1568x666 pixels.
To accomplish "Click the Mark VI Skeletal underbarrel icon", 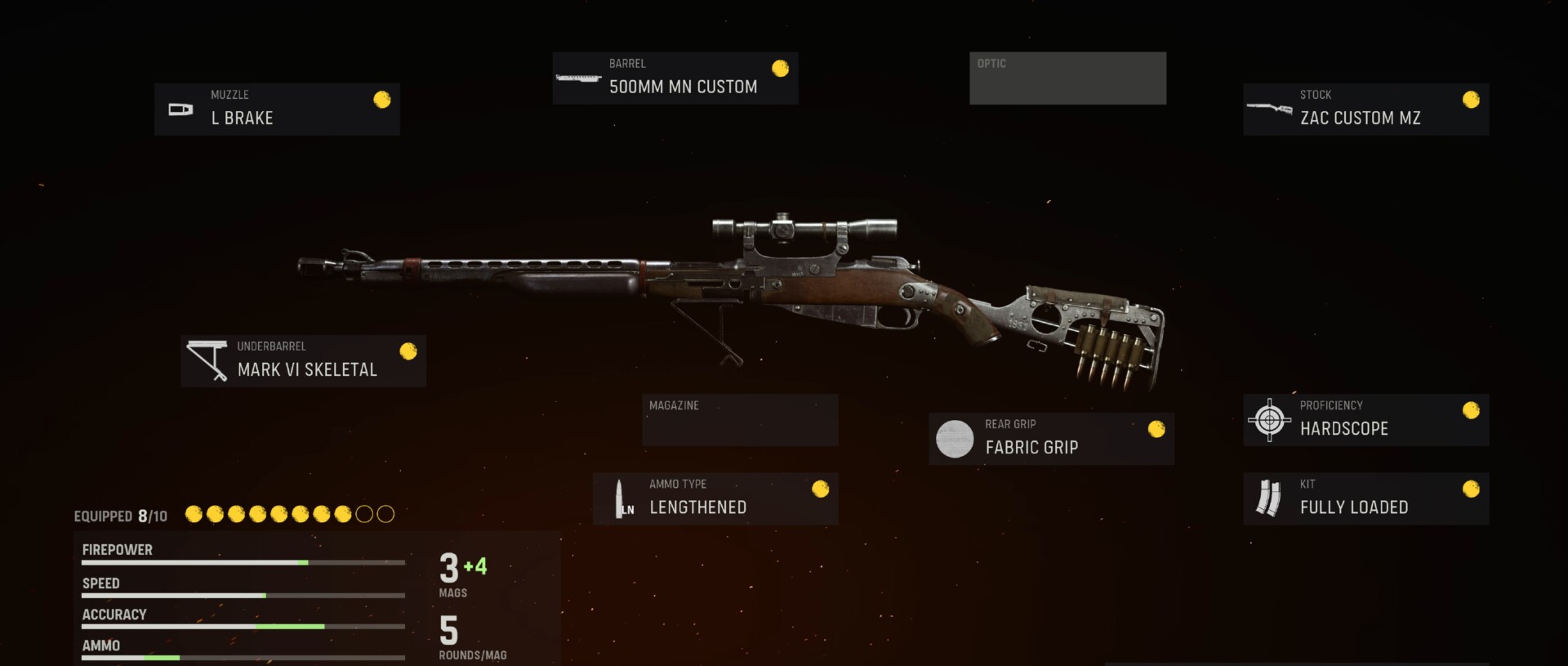I will tap(207, 360).
